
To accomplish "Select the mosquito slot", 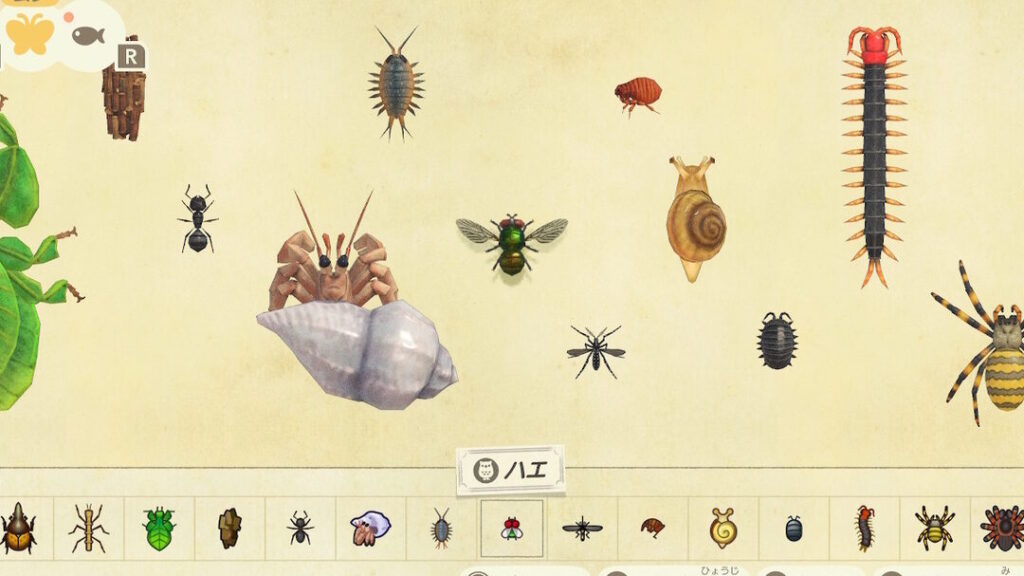I will [582, 528].
